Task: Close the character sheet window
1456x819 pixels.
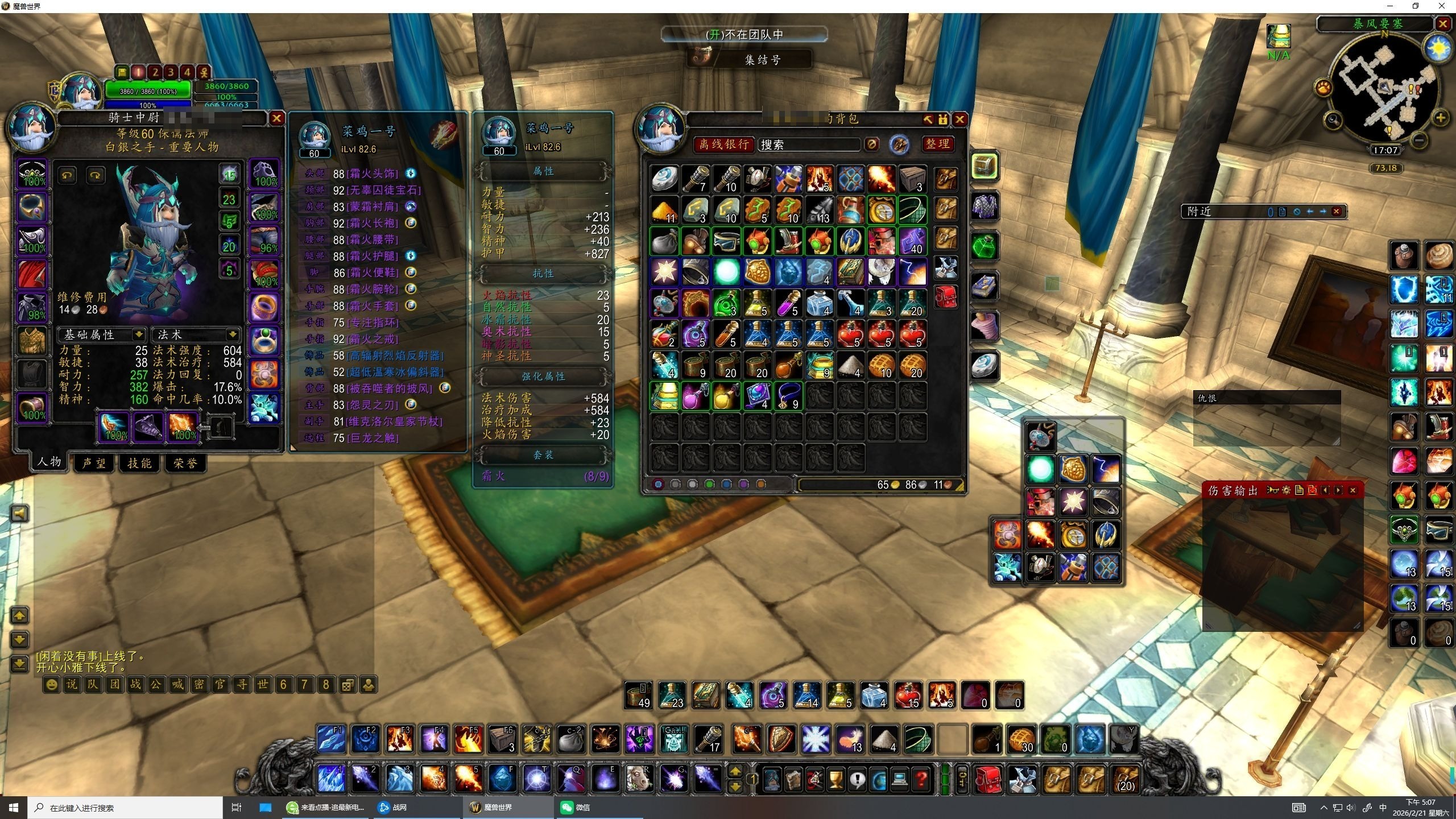Action: (276, 118)
